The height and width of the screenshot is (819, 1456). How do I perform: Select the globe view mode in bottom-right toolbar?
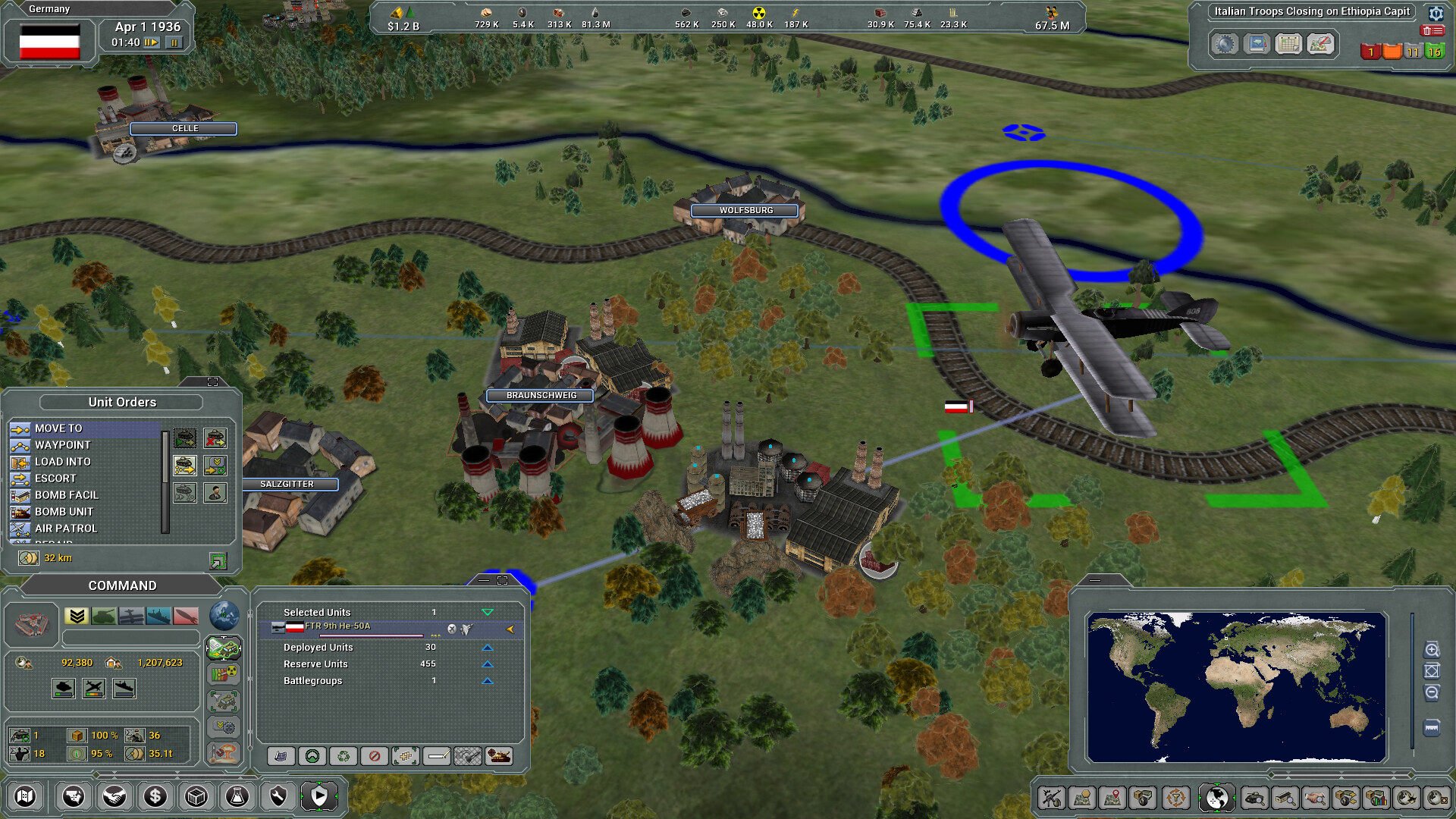click(1216, 797)
